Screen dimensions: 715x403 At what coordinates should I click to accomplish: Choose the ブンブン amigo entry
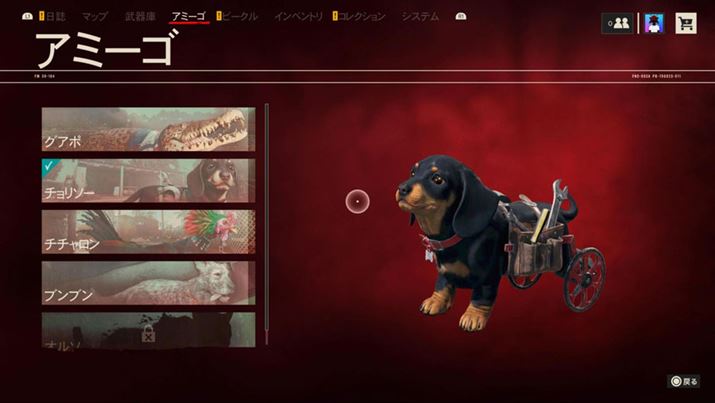[148, 283]
